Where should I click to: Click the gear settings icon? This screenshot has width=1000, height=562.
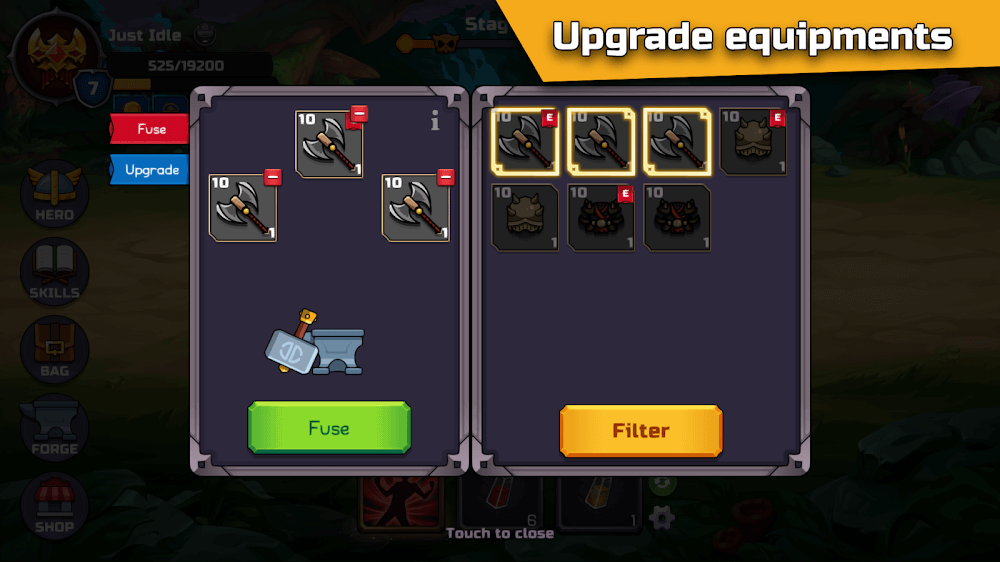click(661, 517)
